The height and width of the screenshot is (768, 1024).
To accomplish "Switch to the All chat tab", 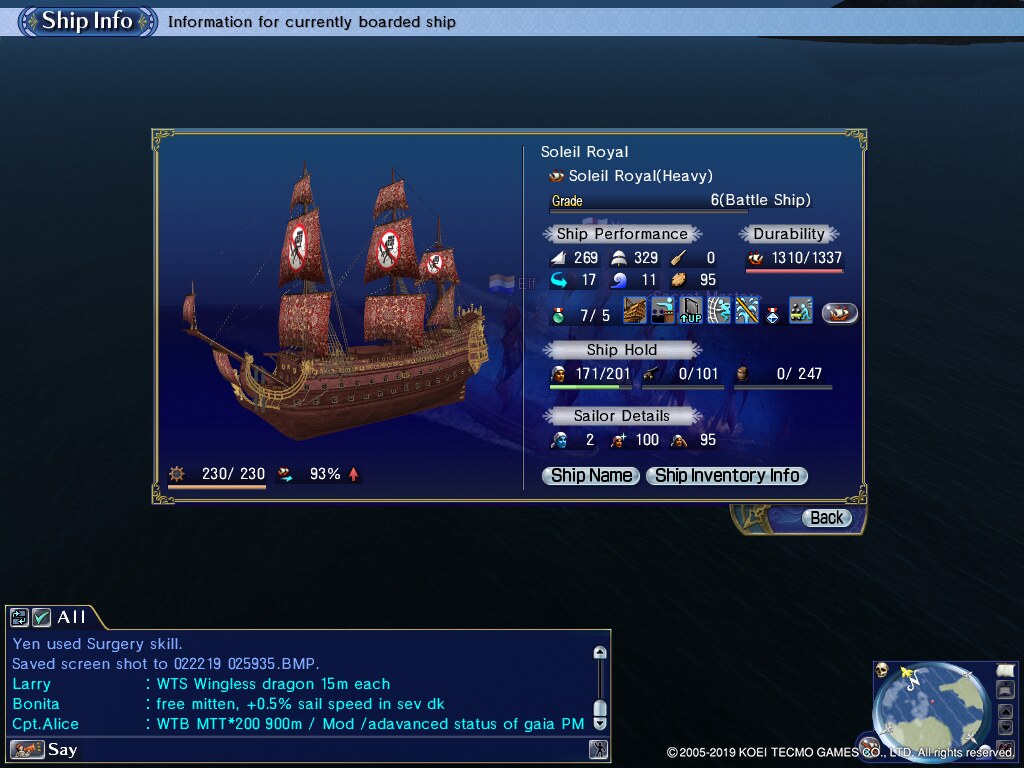I will [x=71, y=618].
